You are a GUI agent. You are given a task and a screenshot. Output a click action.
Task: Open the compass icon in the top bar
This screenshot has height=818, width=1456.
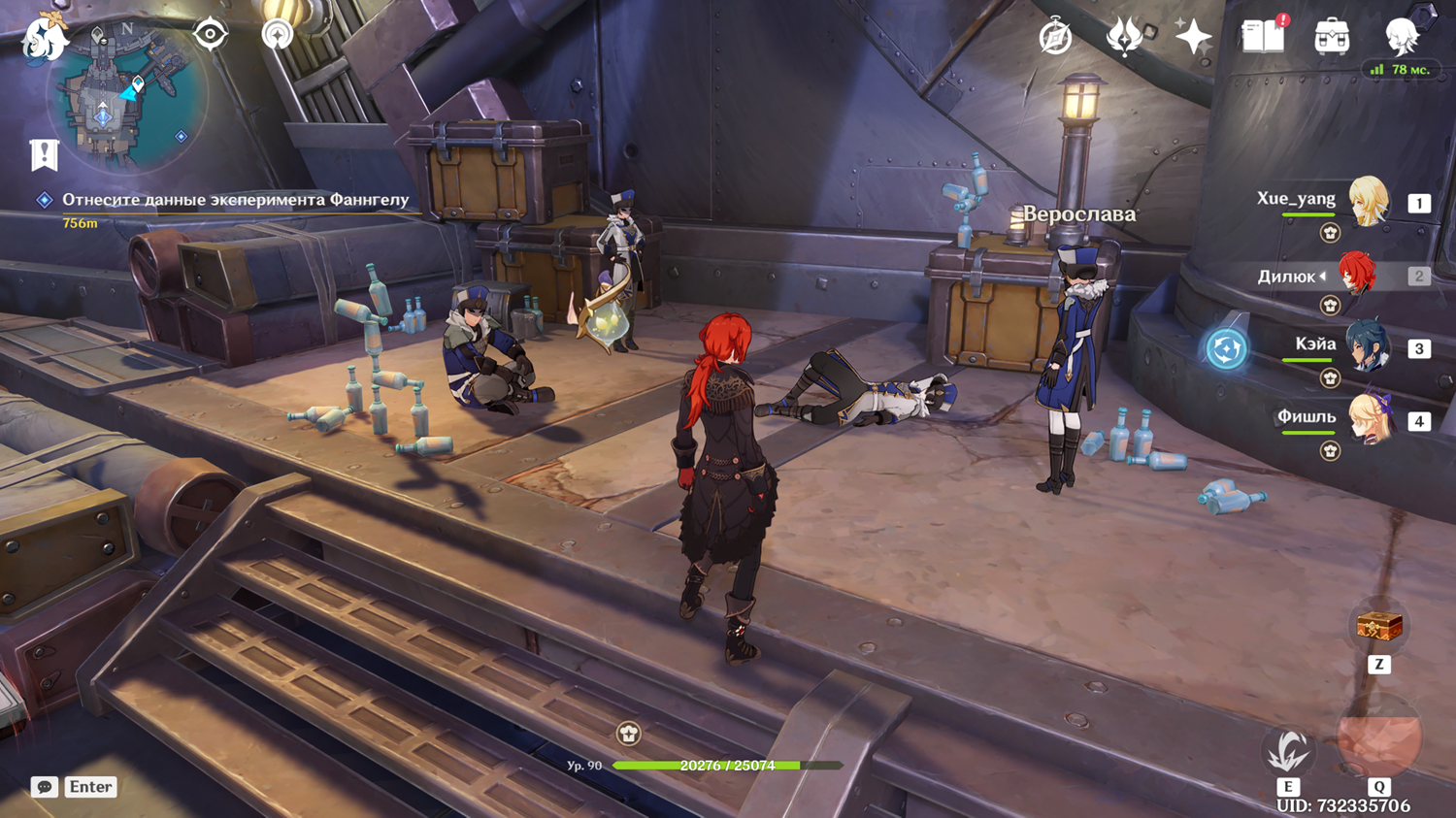[1055, 38]
